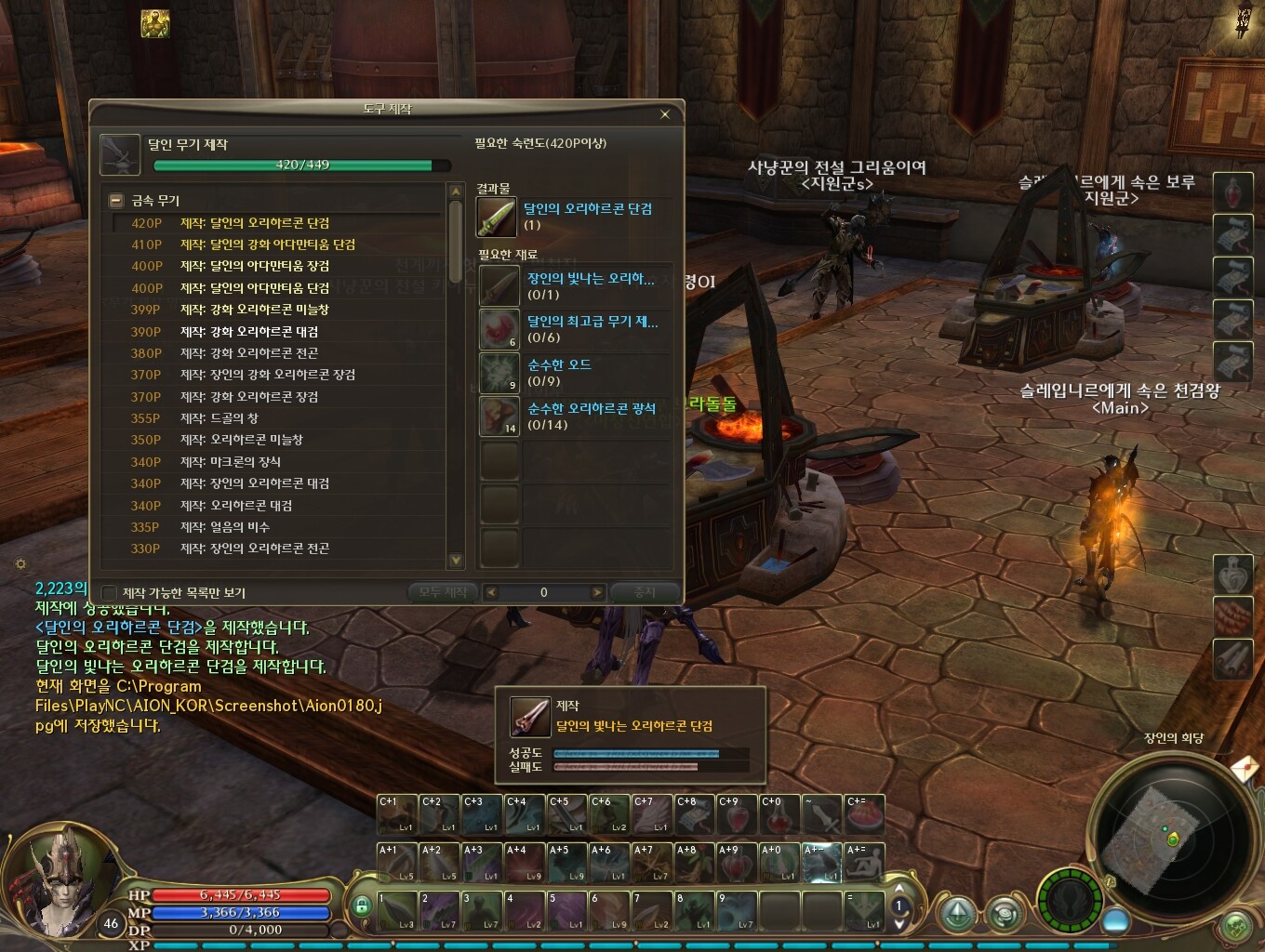
Task: Collapse the 금속 무기 category
Action: pos(116,200)
